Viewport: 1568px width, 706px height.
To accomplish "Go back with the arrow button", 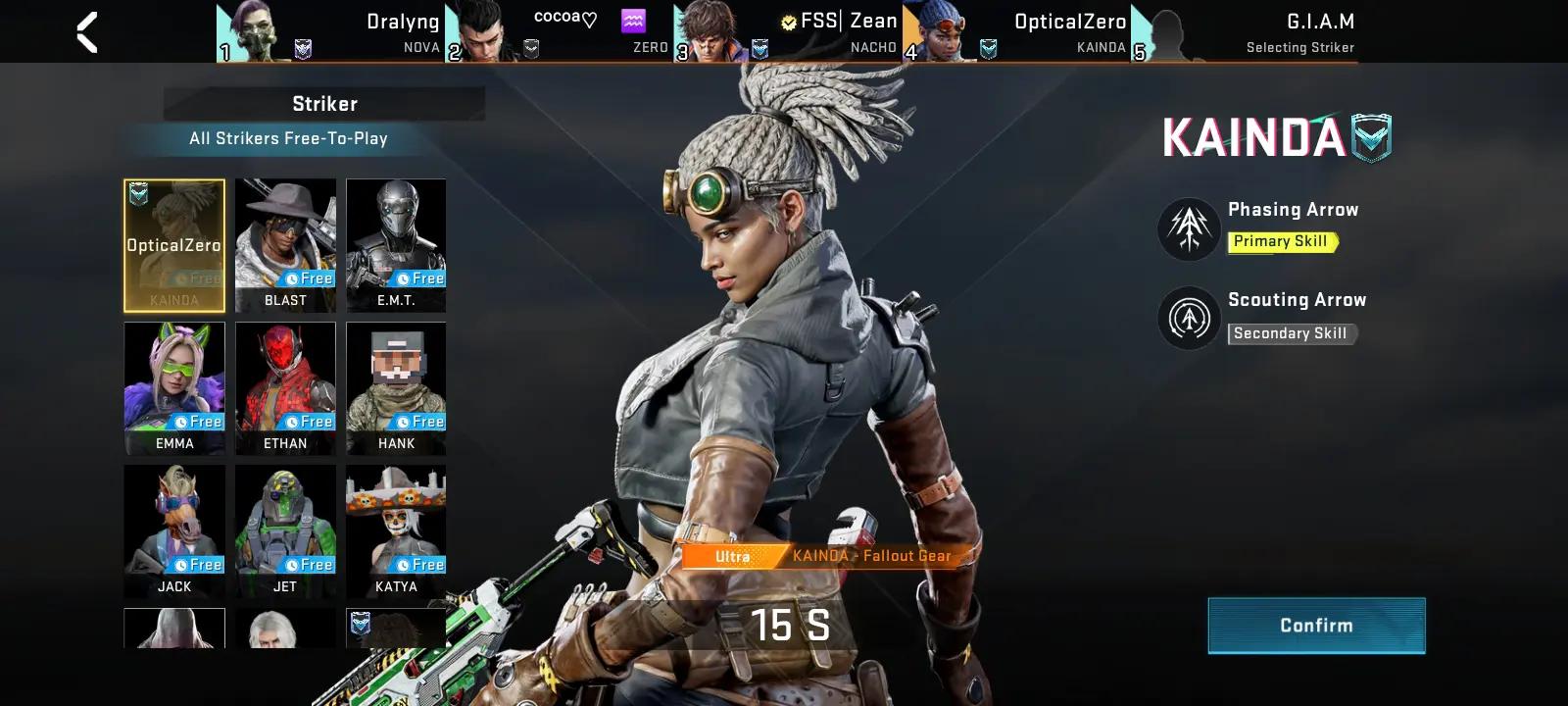I will pyautogui.click(x=87, y=32).
